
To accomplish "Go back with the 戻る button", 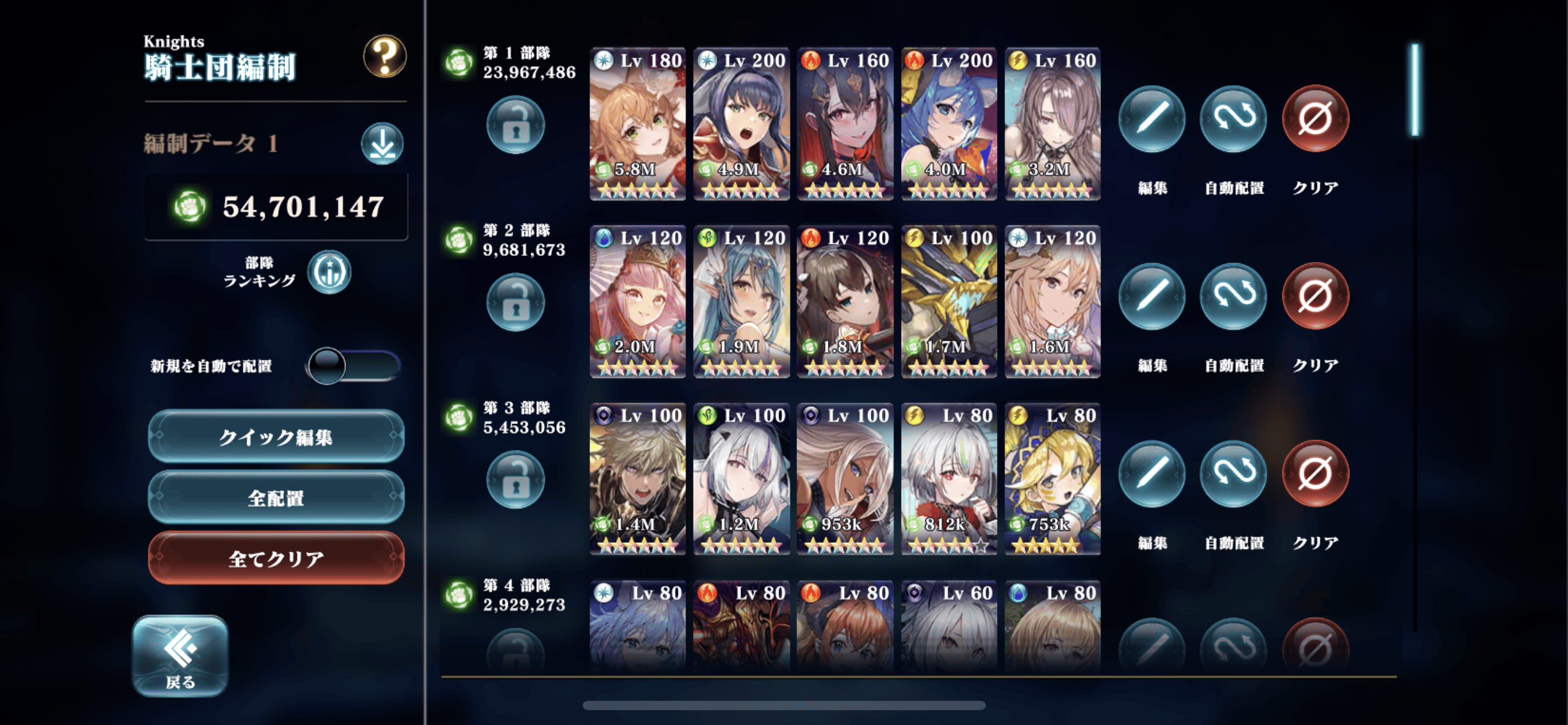I will click(180, 656).
